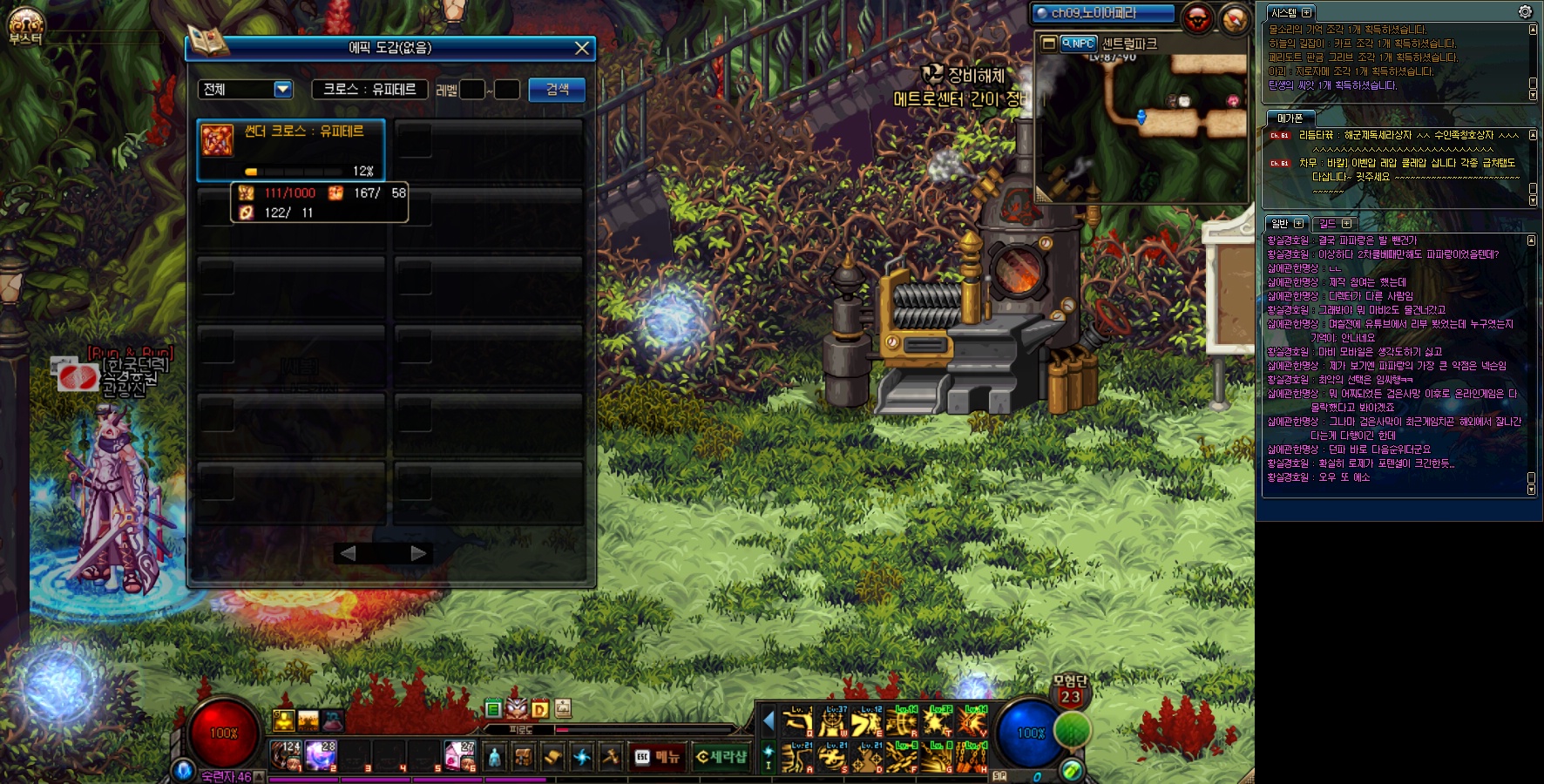Open the 전체 category dropdown

point(282,89)
